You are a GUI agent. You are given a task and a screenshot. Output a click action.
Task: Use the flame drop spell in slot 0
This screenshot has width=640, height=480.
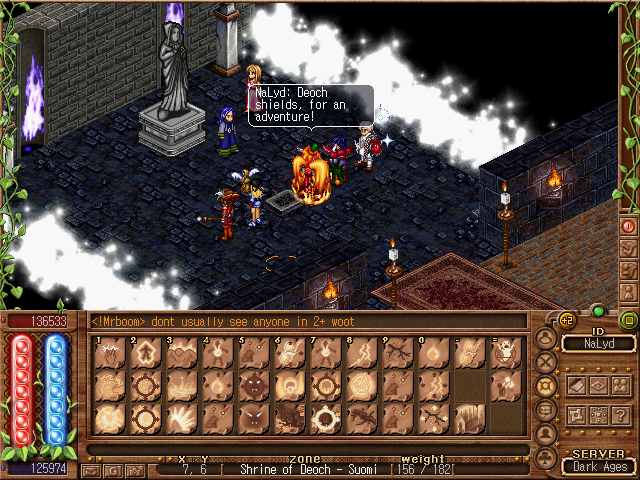tap(431, 353)
